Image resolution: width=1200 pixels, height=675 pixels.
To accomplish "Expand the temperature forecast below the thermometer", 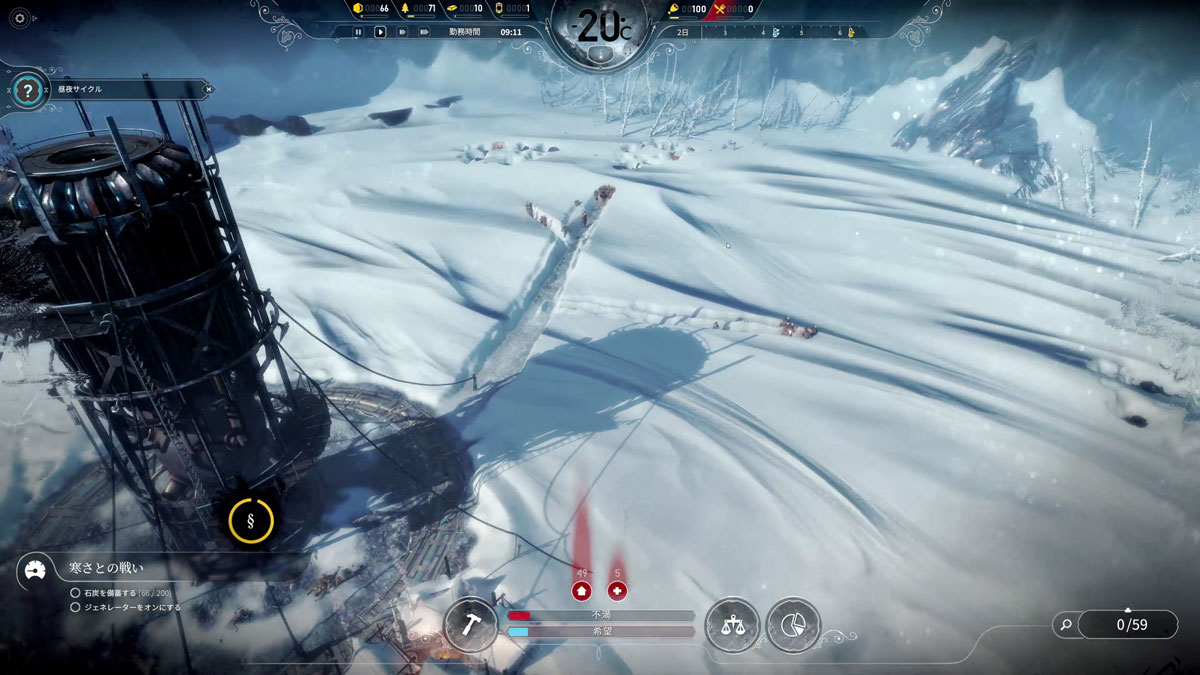I will (600, 55).
